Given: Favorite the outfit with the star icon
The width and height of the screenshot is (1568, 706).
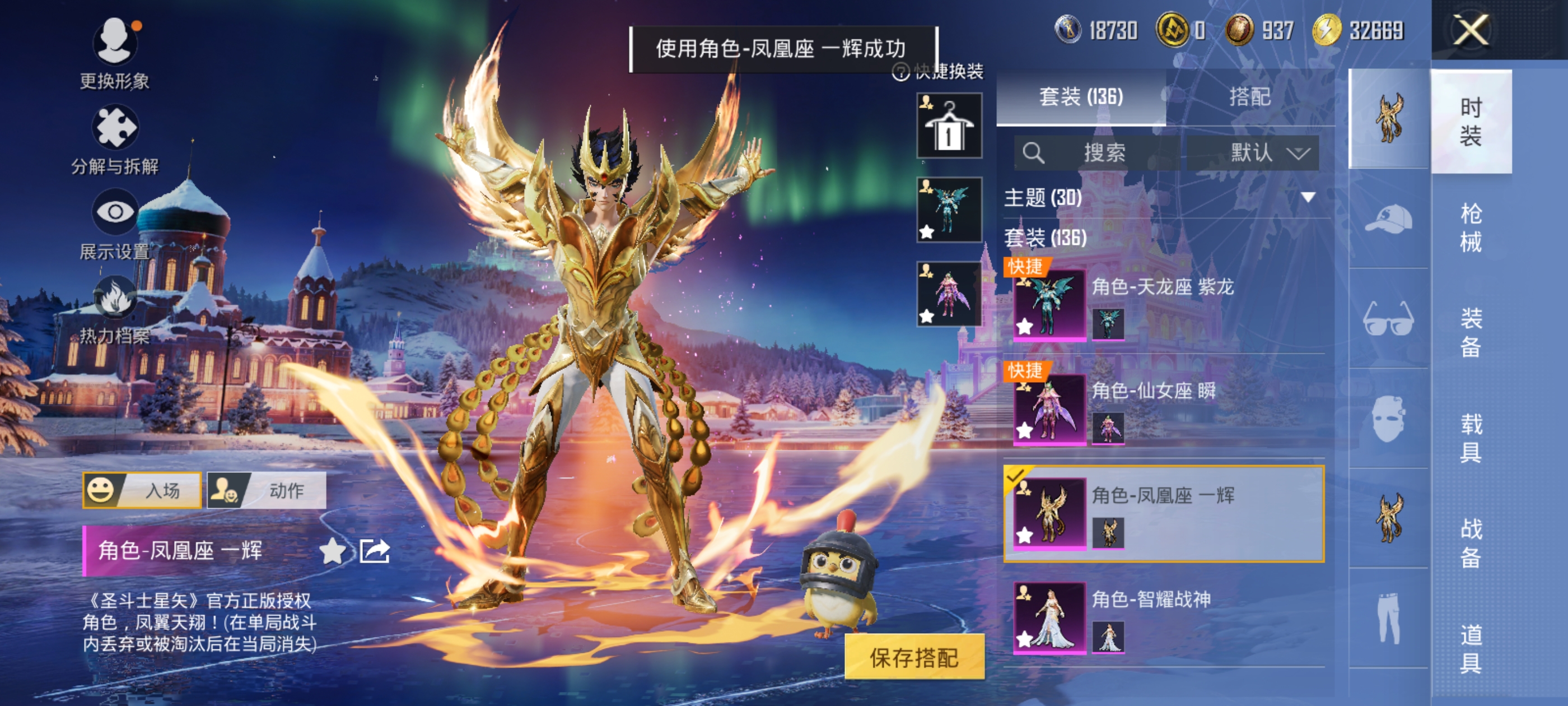Looking at the screenshot, I should [332, 551].
